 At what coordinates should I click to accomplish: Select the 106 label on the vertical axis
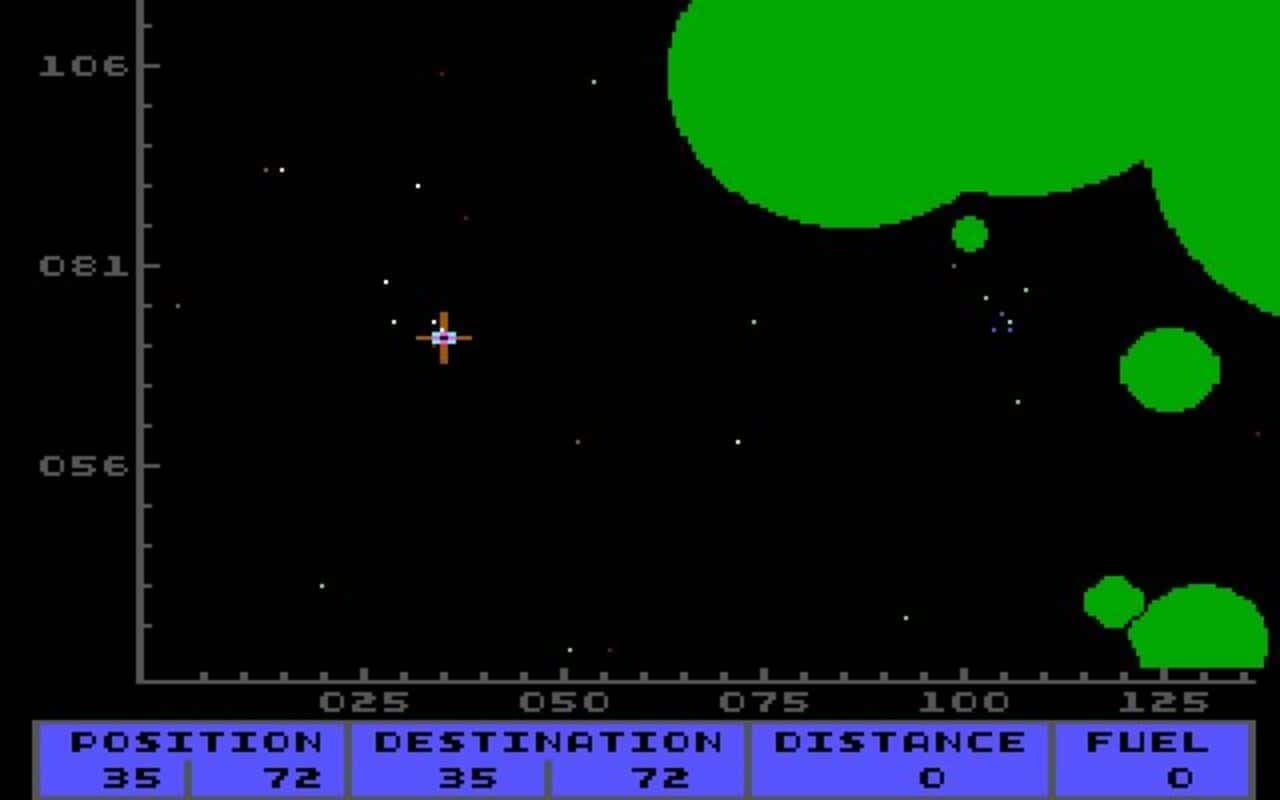[85, 67]
